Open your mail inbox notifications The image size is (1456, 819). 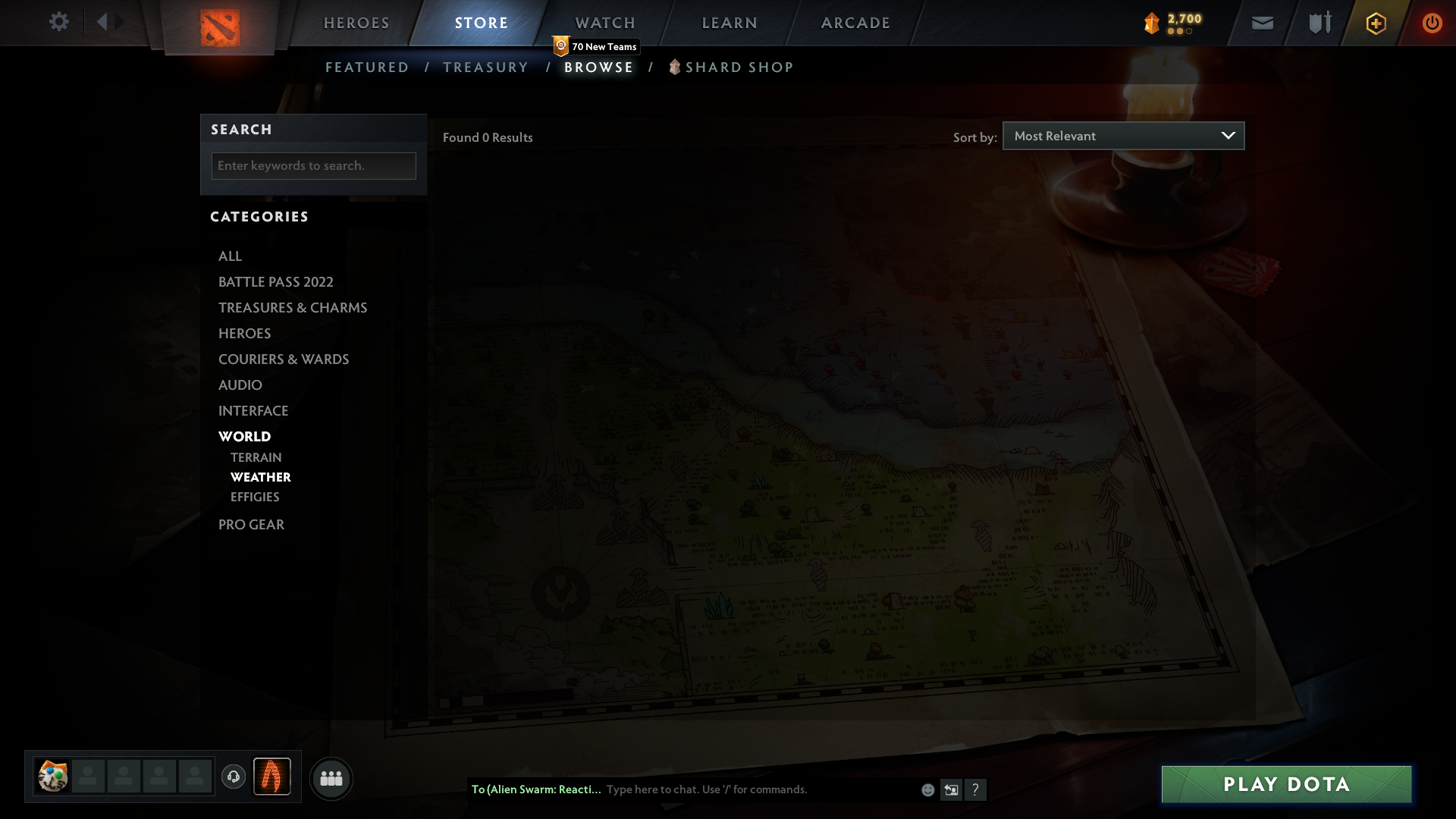tap(1263, 23)
